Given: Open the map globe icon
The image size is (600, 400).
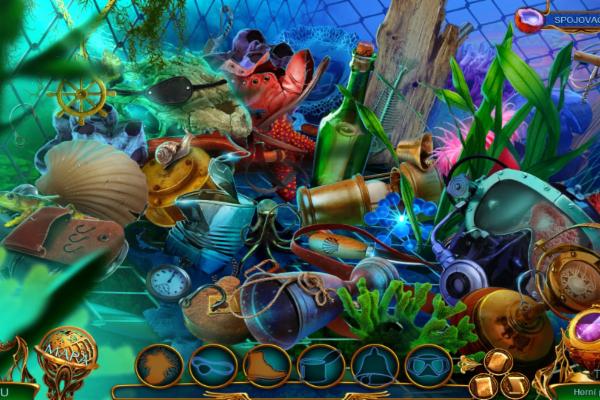Looking at the screenshot, I should (x=68, y=352).
